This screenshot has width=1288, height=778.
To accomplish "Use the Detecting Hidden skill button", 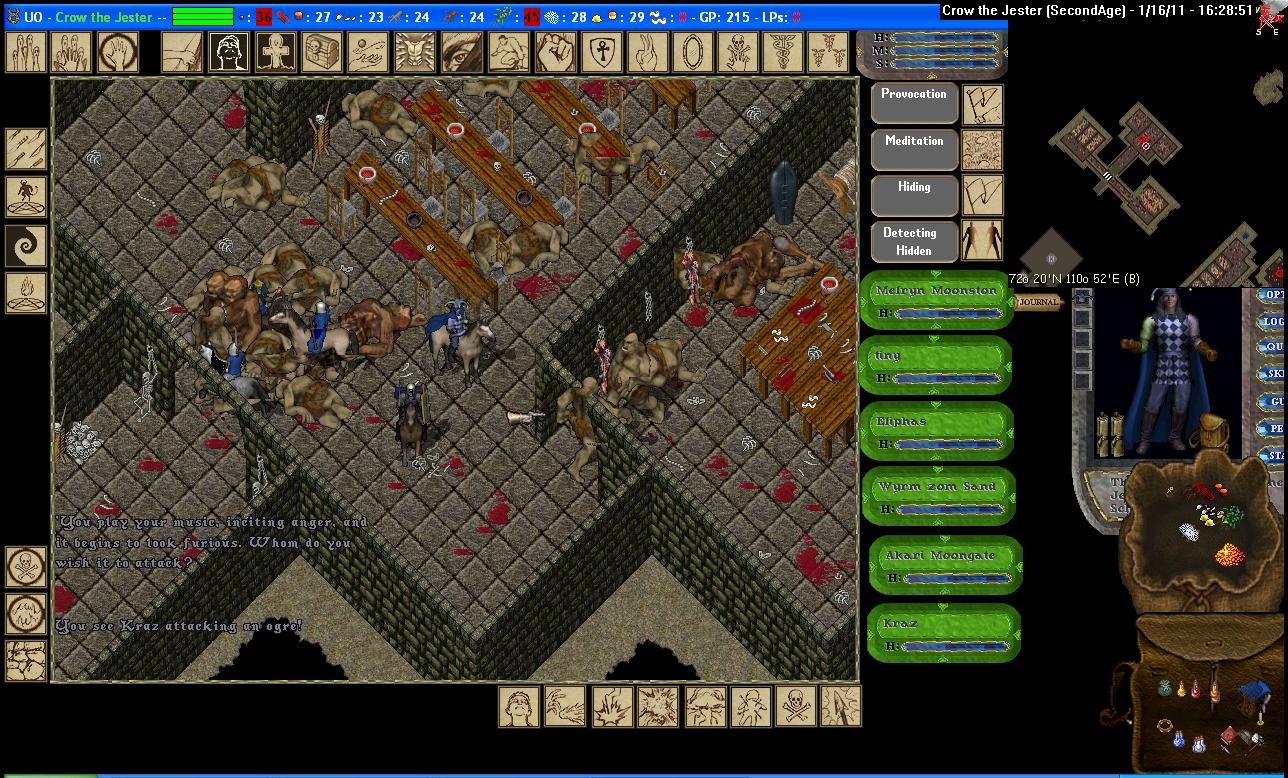I will tap(914, 241).
